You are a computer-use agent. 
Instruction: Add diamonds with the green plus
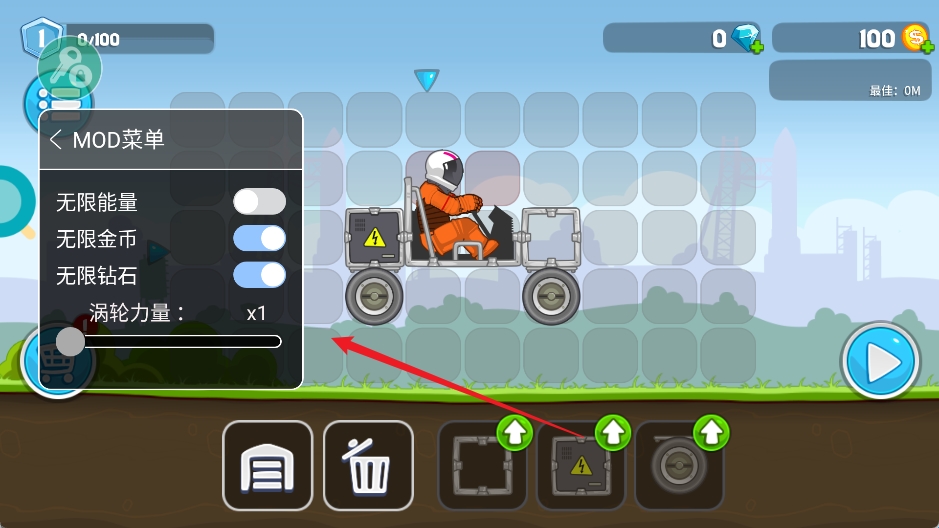point(756,46)
